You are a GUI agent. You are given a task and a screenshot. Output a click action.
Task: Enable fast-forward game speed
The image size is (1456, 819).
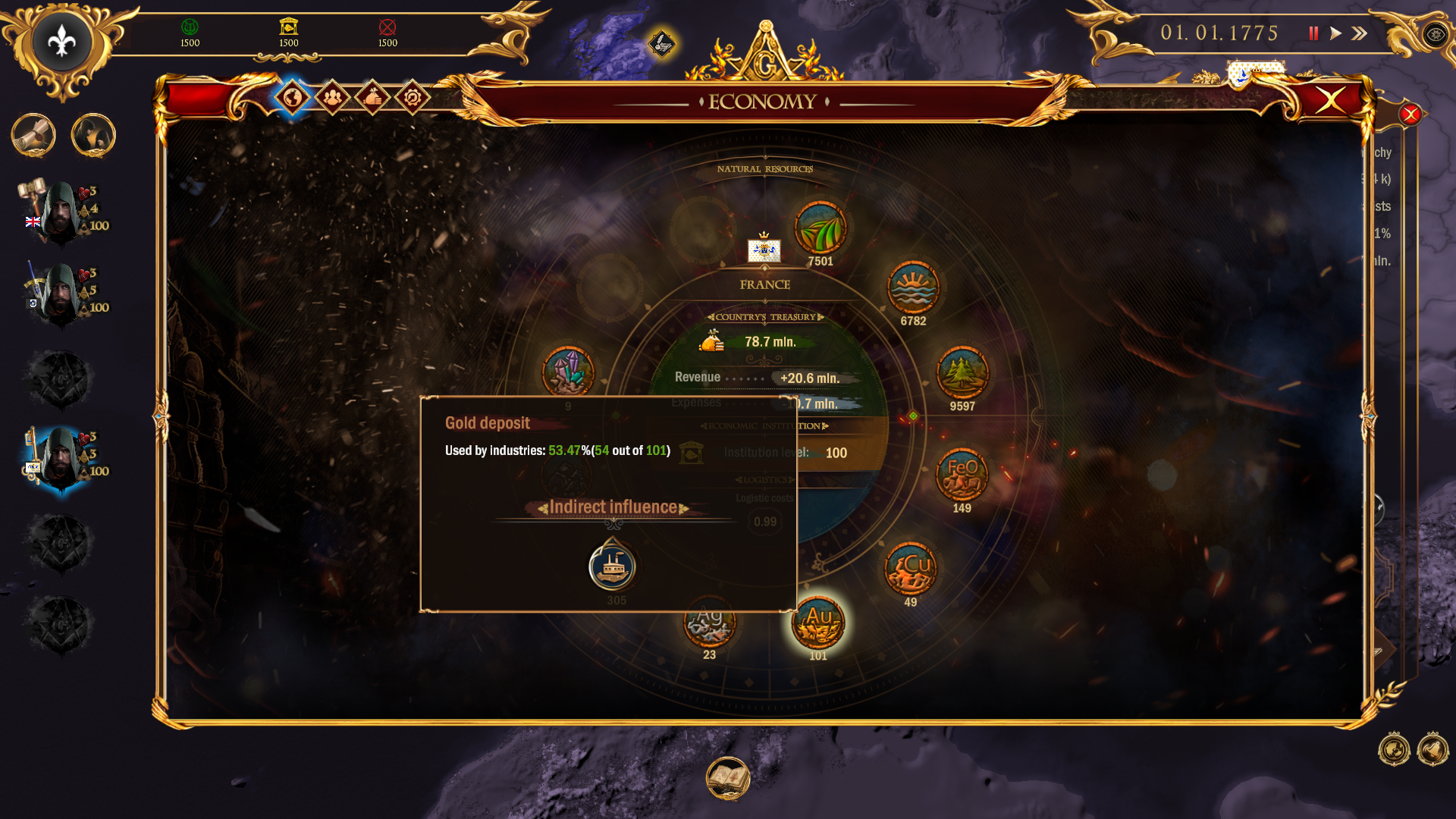[1360, 33]
